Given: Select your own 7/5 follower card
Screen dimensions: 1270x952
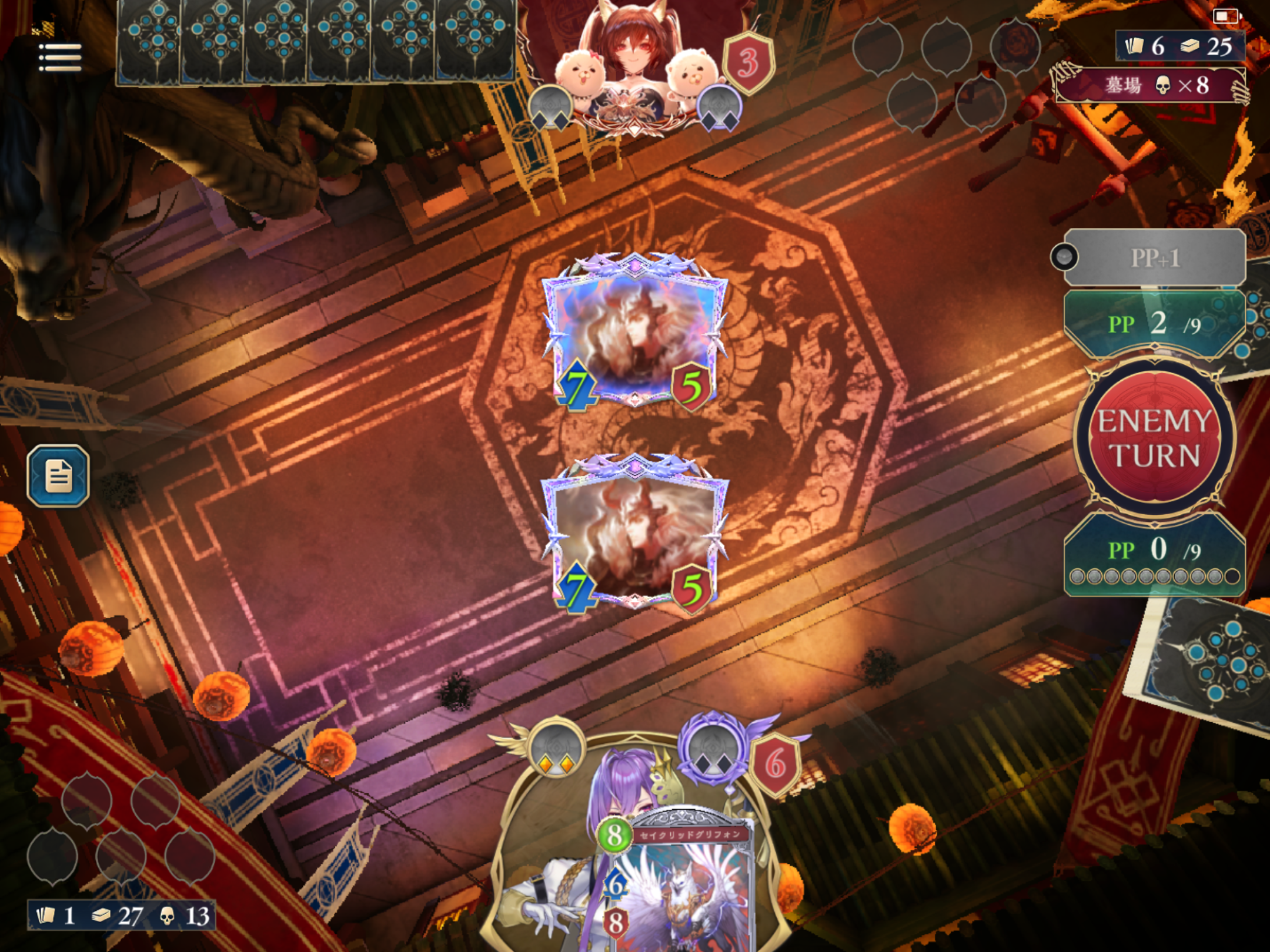Looking at the screenshot, I should 635,534.
